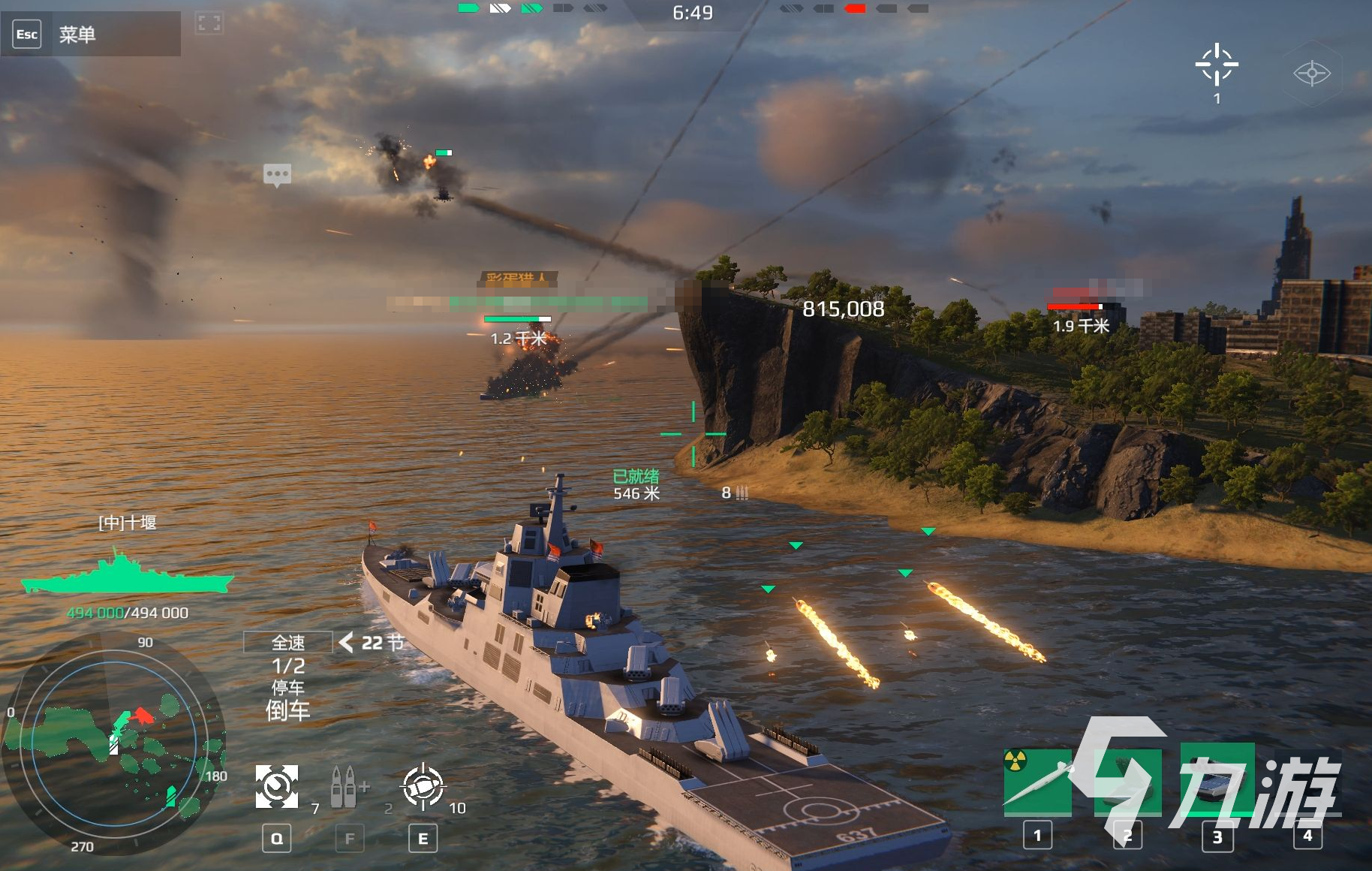Set throttle to 1/2 speed
1372x871 pixels.
(288, 666)
